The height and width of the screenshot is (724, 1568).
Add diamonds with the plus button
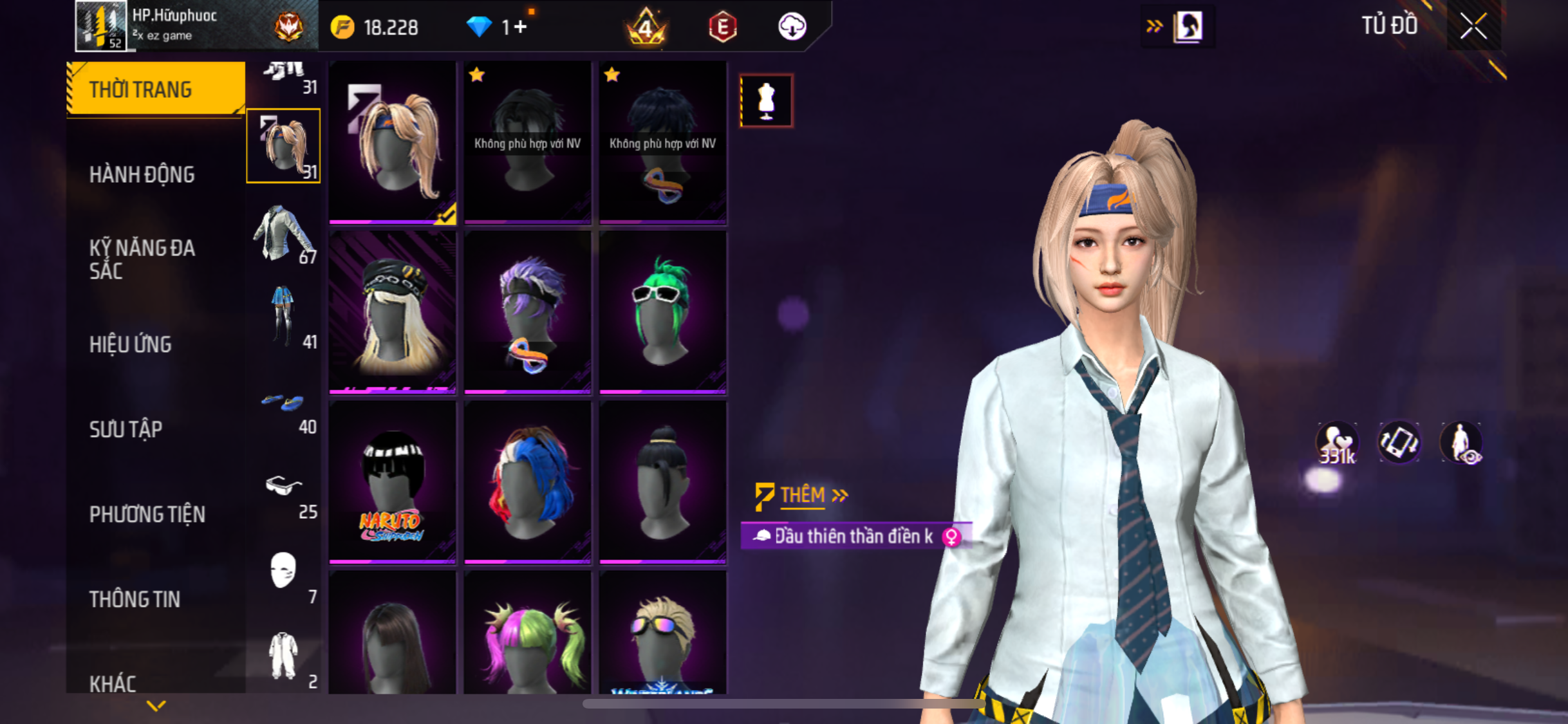pos(520,27)
